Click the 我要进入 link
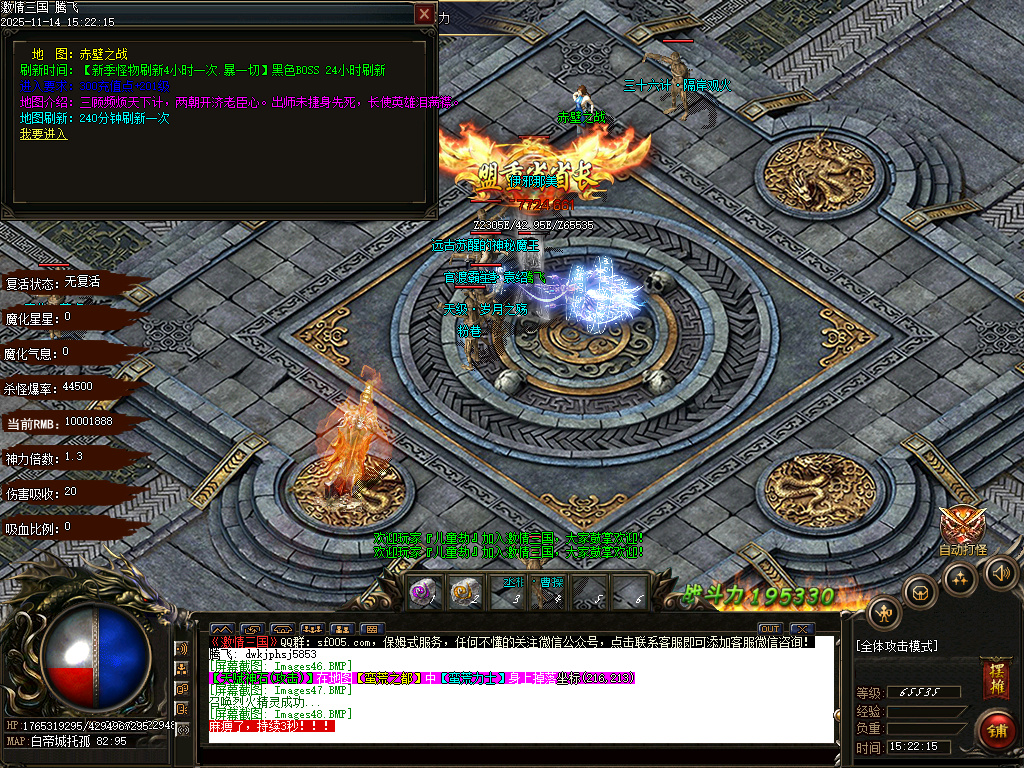The image size is (1024, 768). (x=44, y=133)
